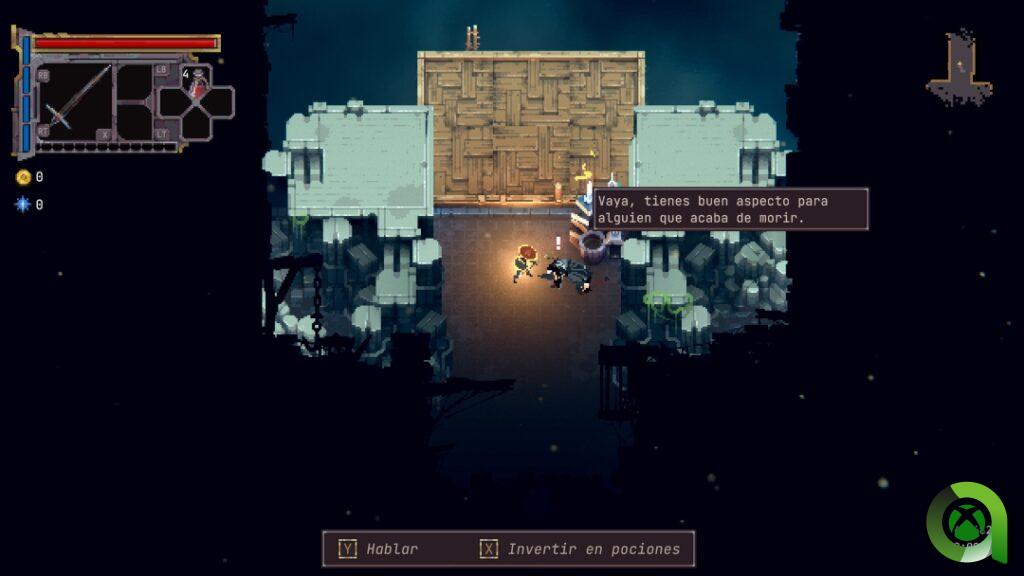1024x576 pixels.
Task: Select the equipped sword weapon slot
Action: pos(74,101)
